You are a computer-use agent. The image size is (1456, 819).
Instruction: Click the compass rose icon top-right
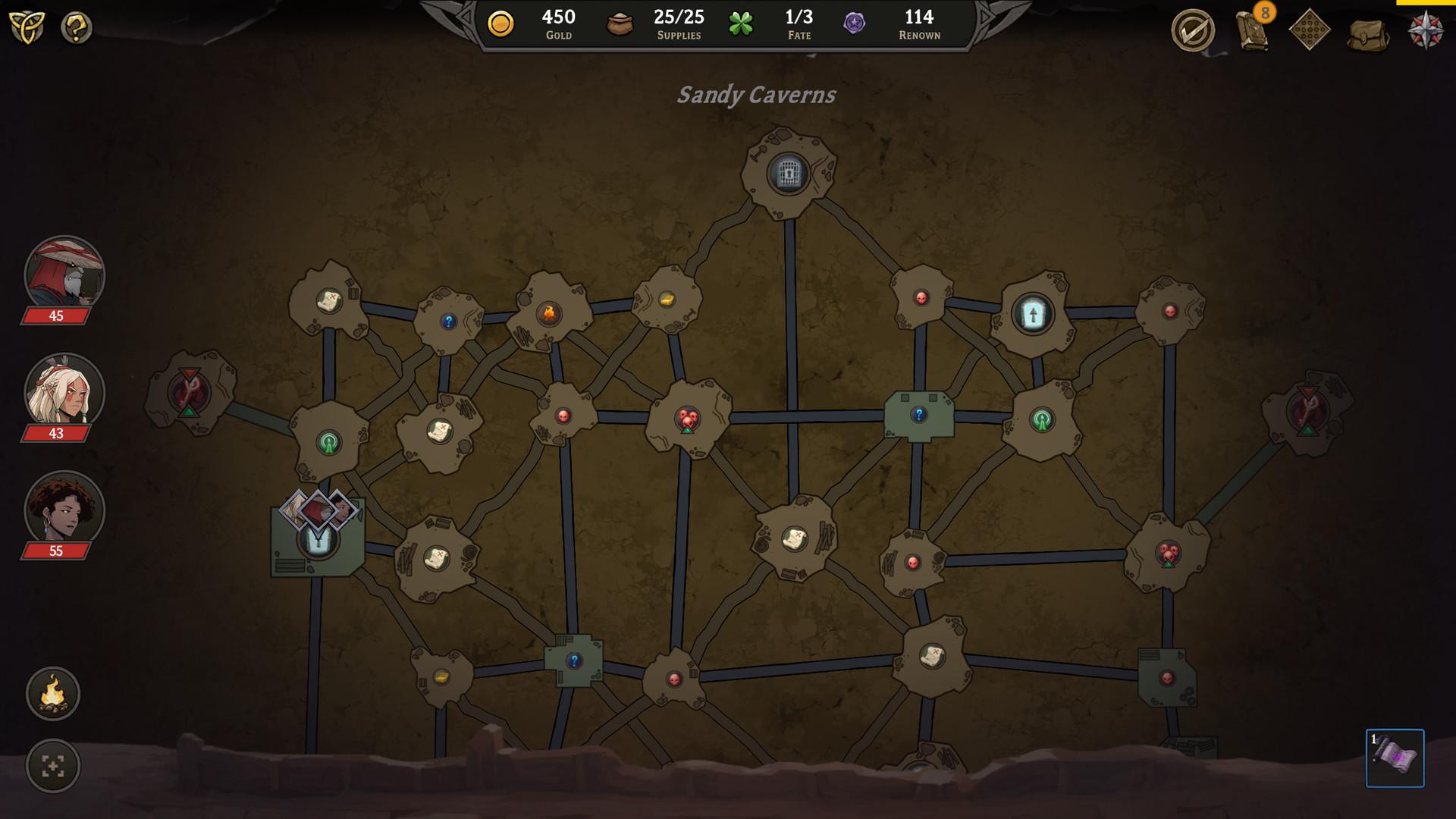1426,28
